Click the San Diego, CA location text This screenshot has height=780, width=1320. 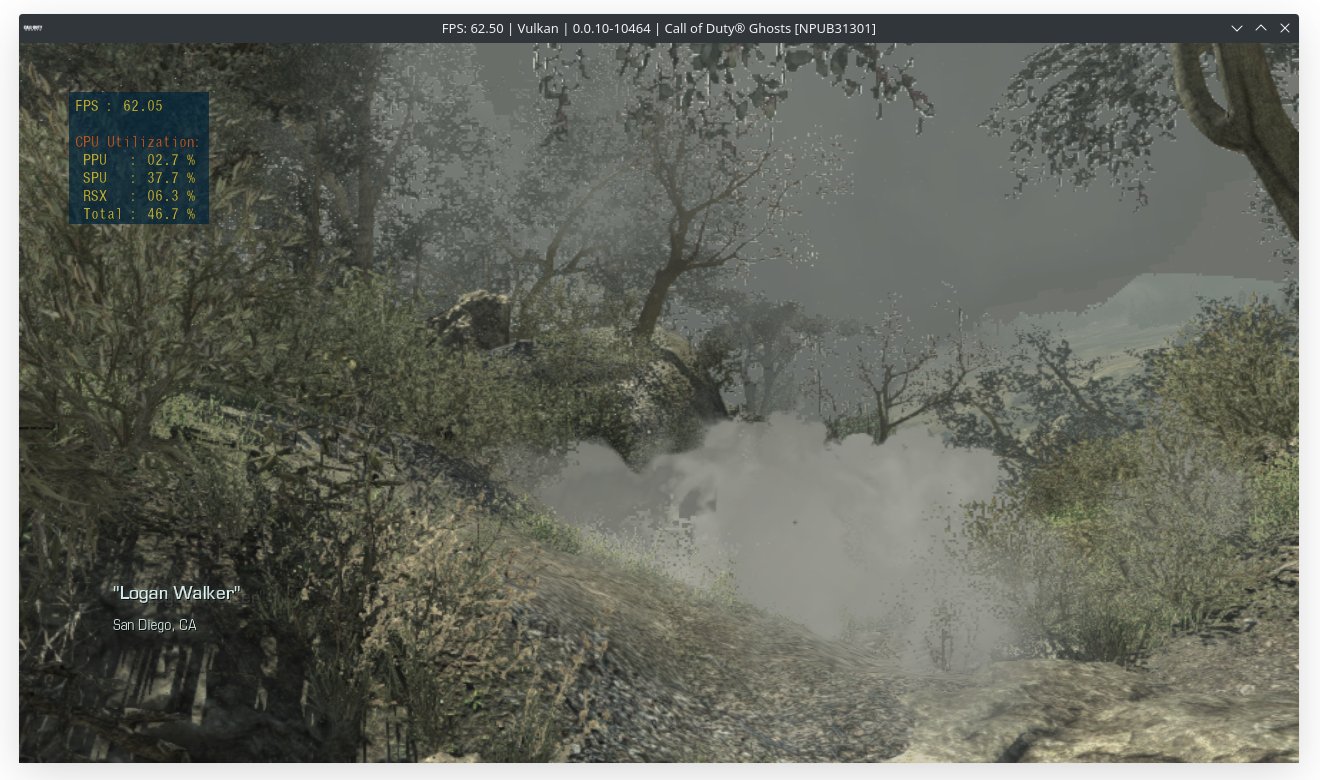155,625
